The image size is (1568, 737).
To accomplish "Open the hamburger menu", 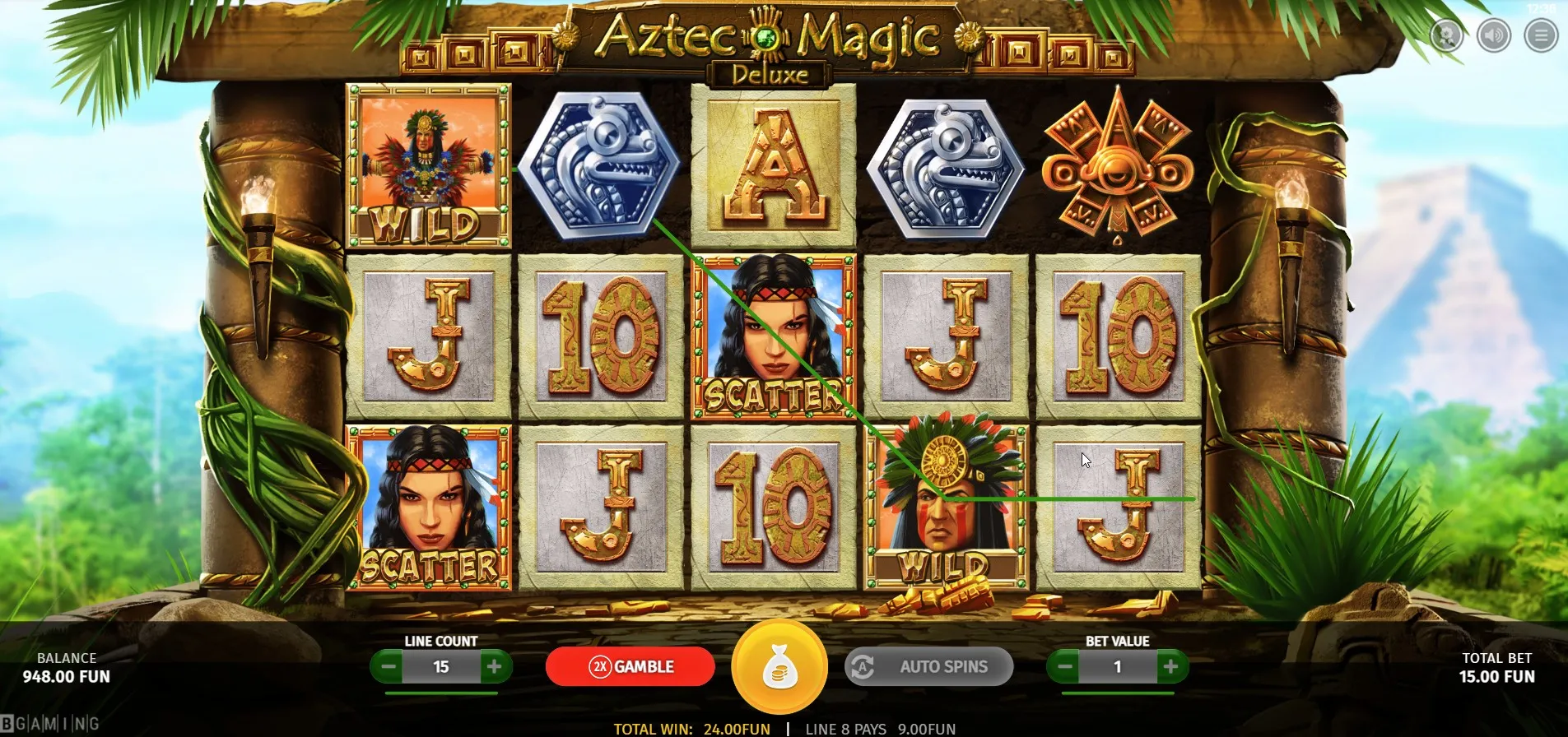I will [x=1541, y=35].
